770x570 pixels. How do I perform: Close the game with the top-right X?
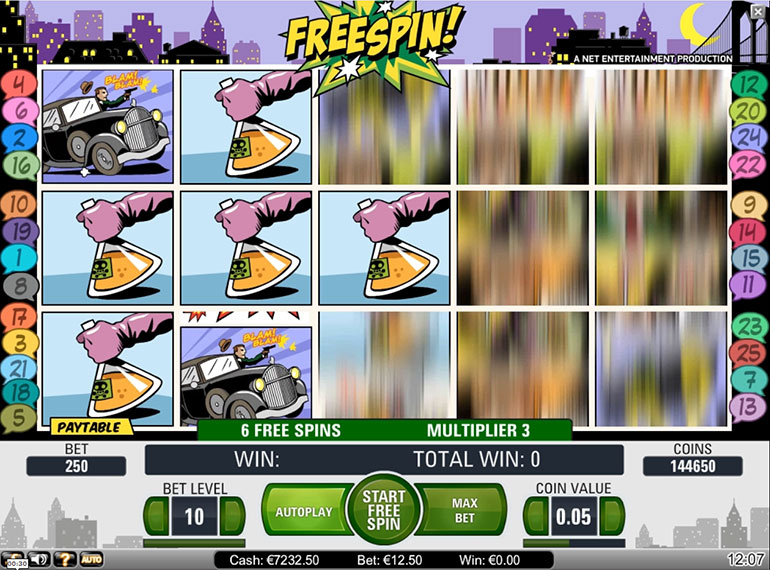(x=760, y=11)
